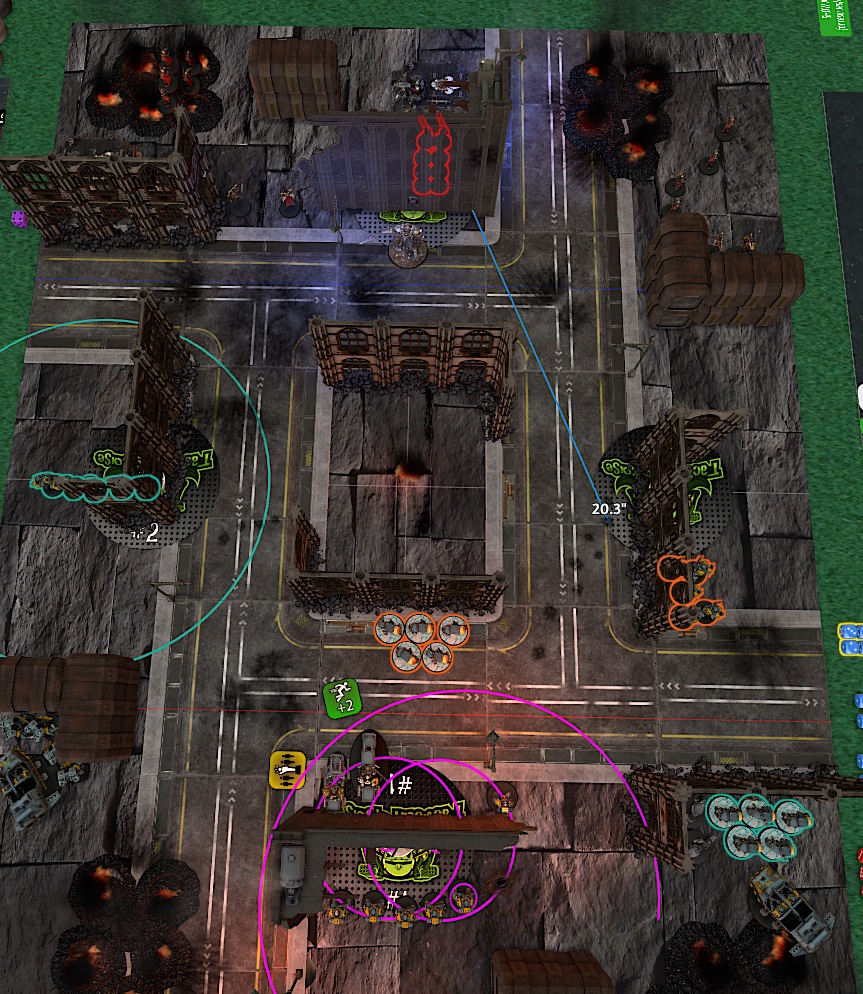The image size is (863, 994).
Task: Select the orange-outlined squad of five round bases
Action: click(421, 641)
